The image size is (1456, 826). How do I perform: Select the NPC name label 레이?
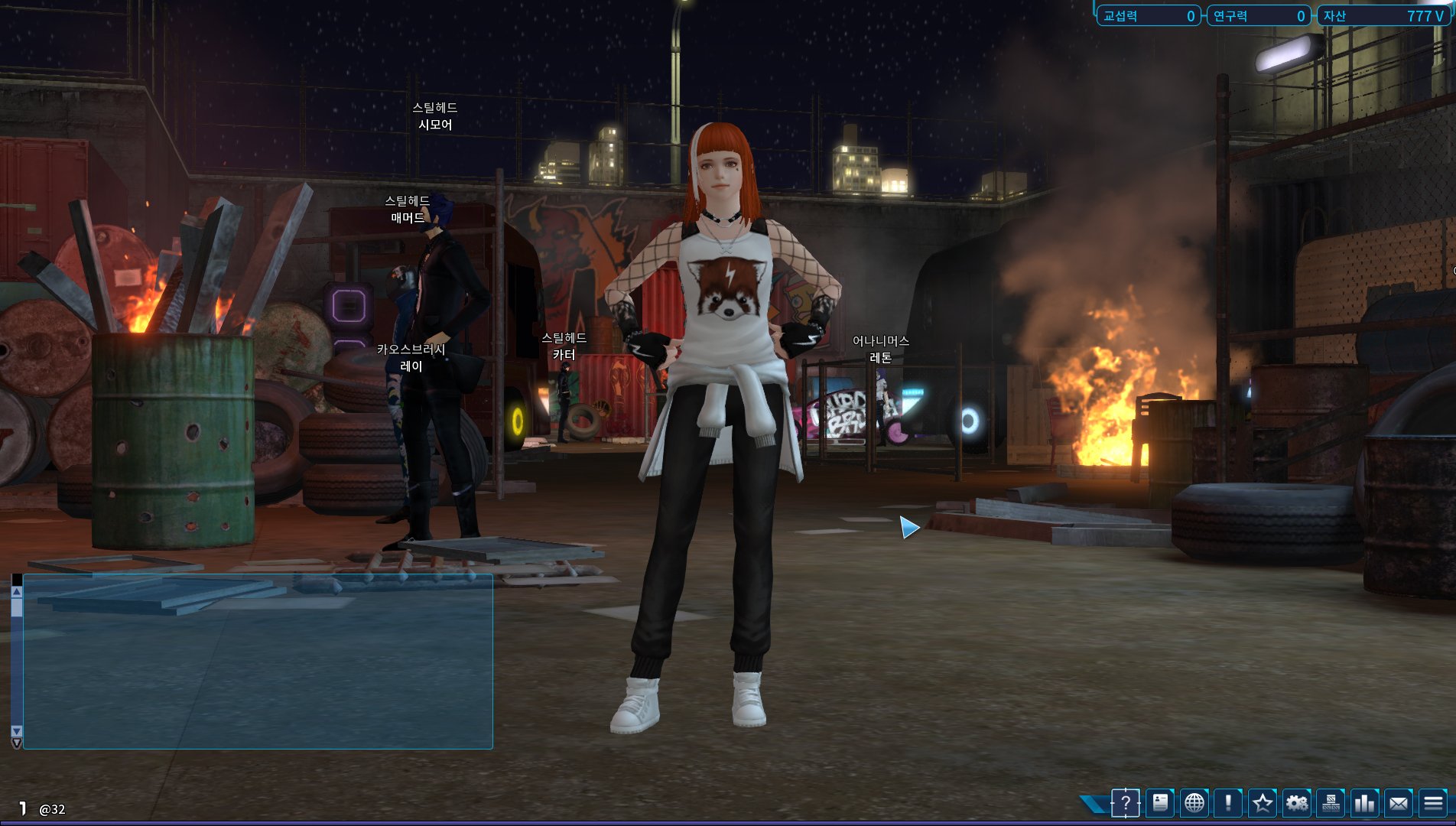pyautogui.click(x=411, y=366)
